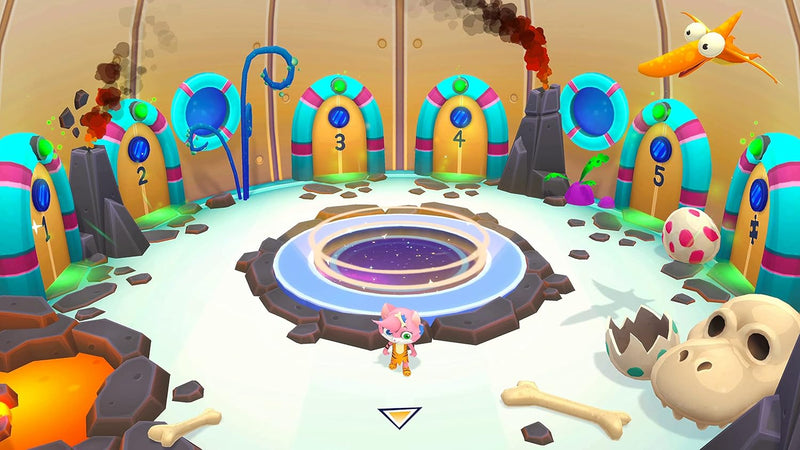Image resolution: width=800 pixels, height=450 pixels.
Task: Choose the door numbered 1
Action: (x=43, y=221)
